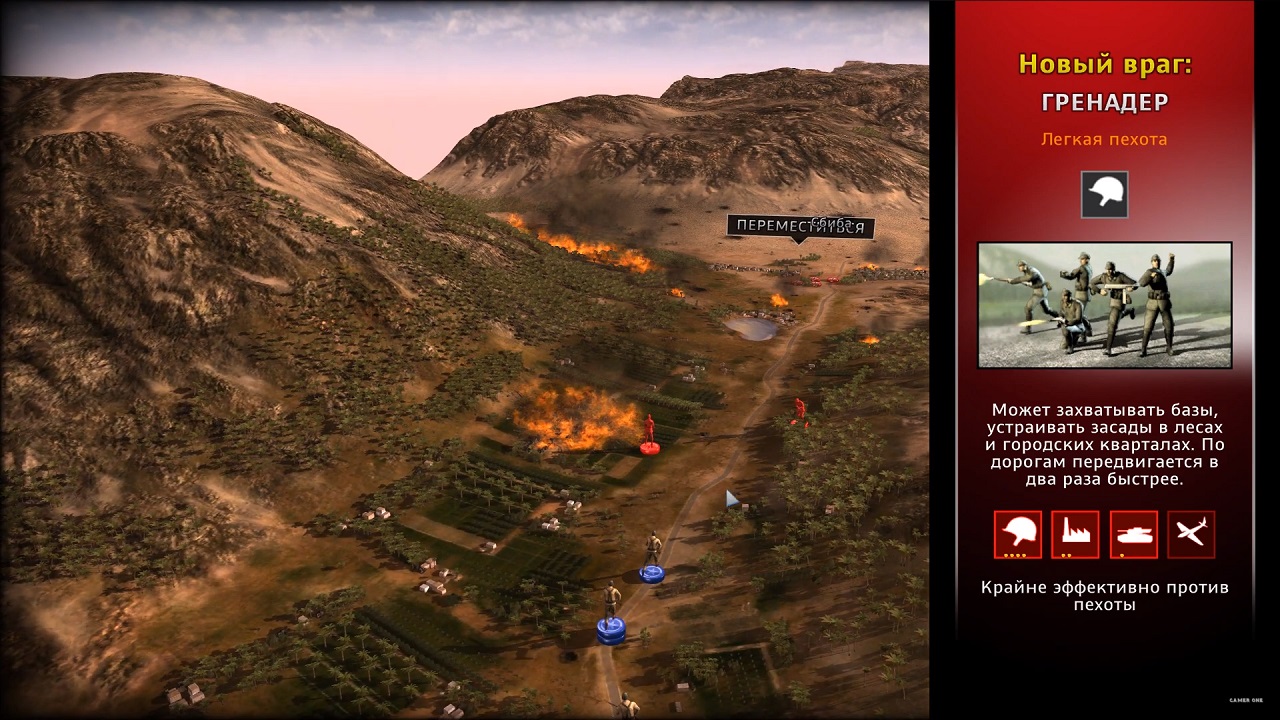Select the grenadier squad portrait image
The image size is (1280, 720).
point(1104,305)
